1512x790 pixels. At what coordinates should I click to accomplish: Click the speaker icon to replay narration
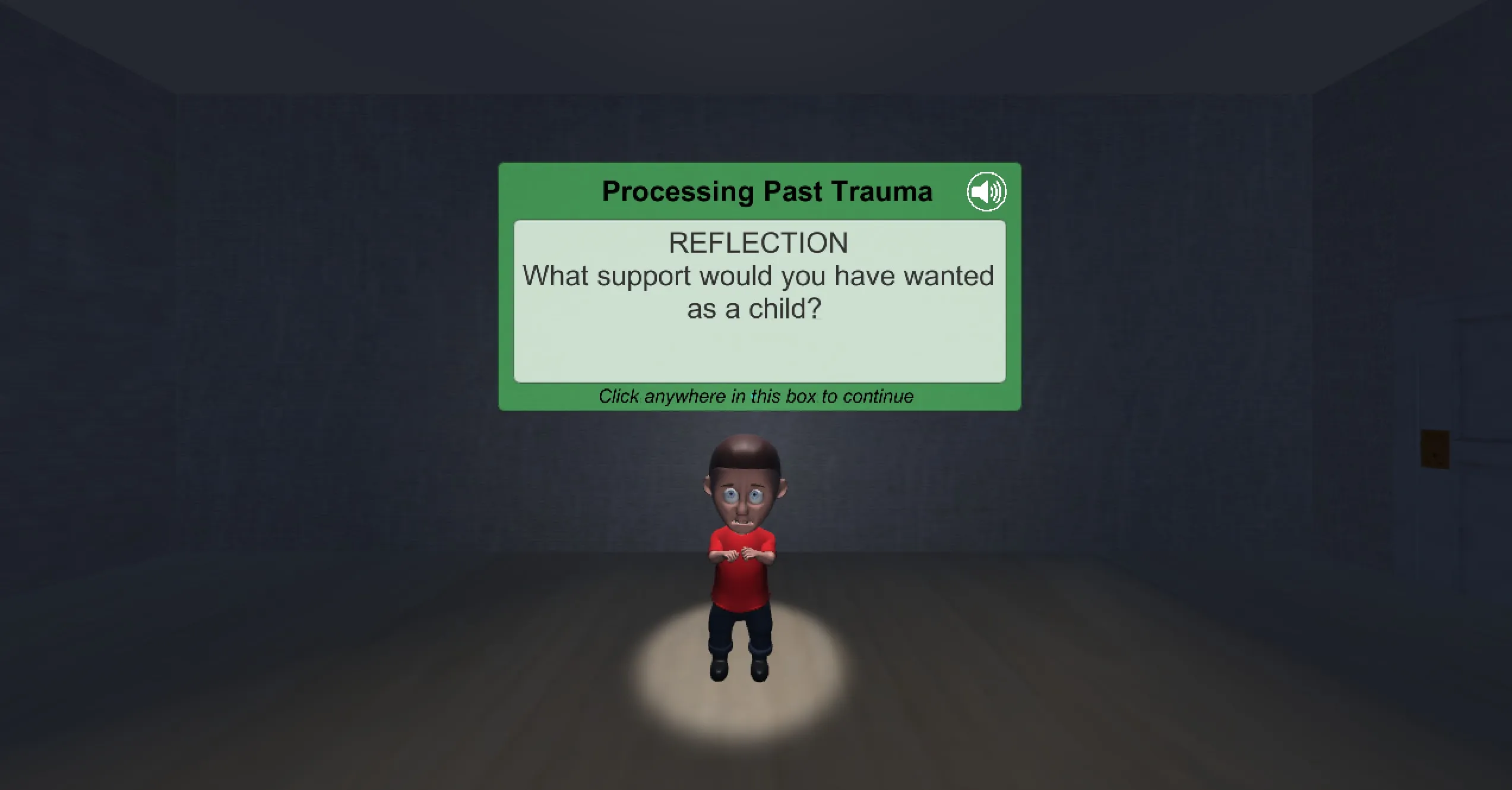coord(987,191)
